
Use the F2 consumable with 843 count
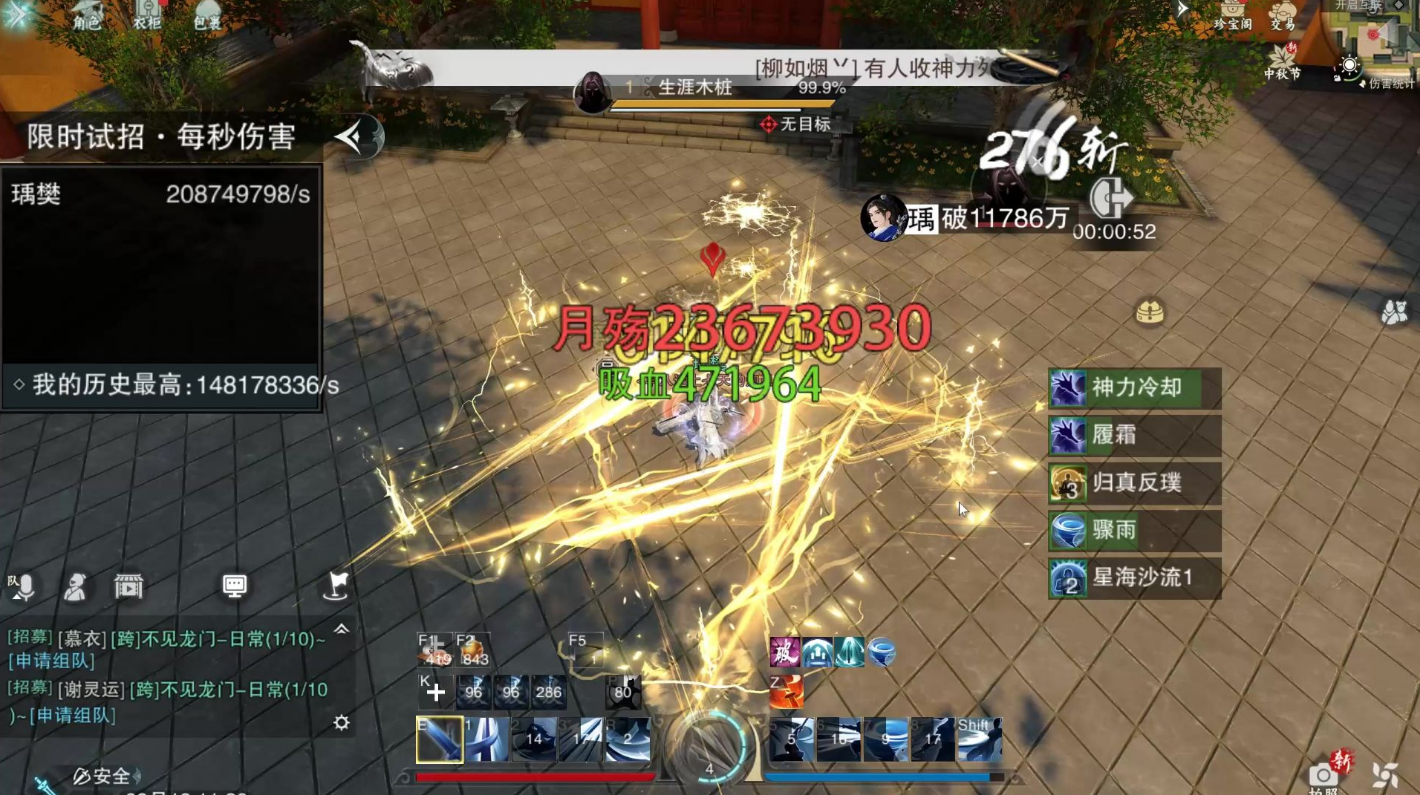tap(473, 651)
